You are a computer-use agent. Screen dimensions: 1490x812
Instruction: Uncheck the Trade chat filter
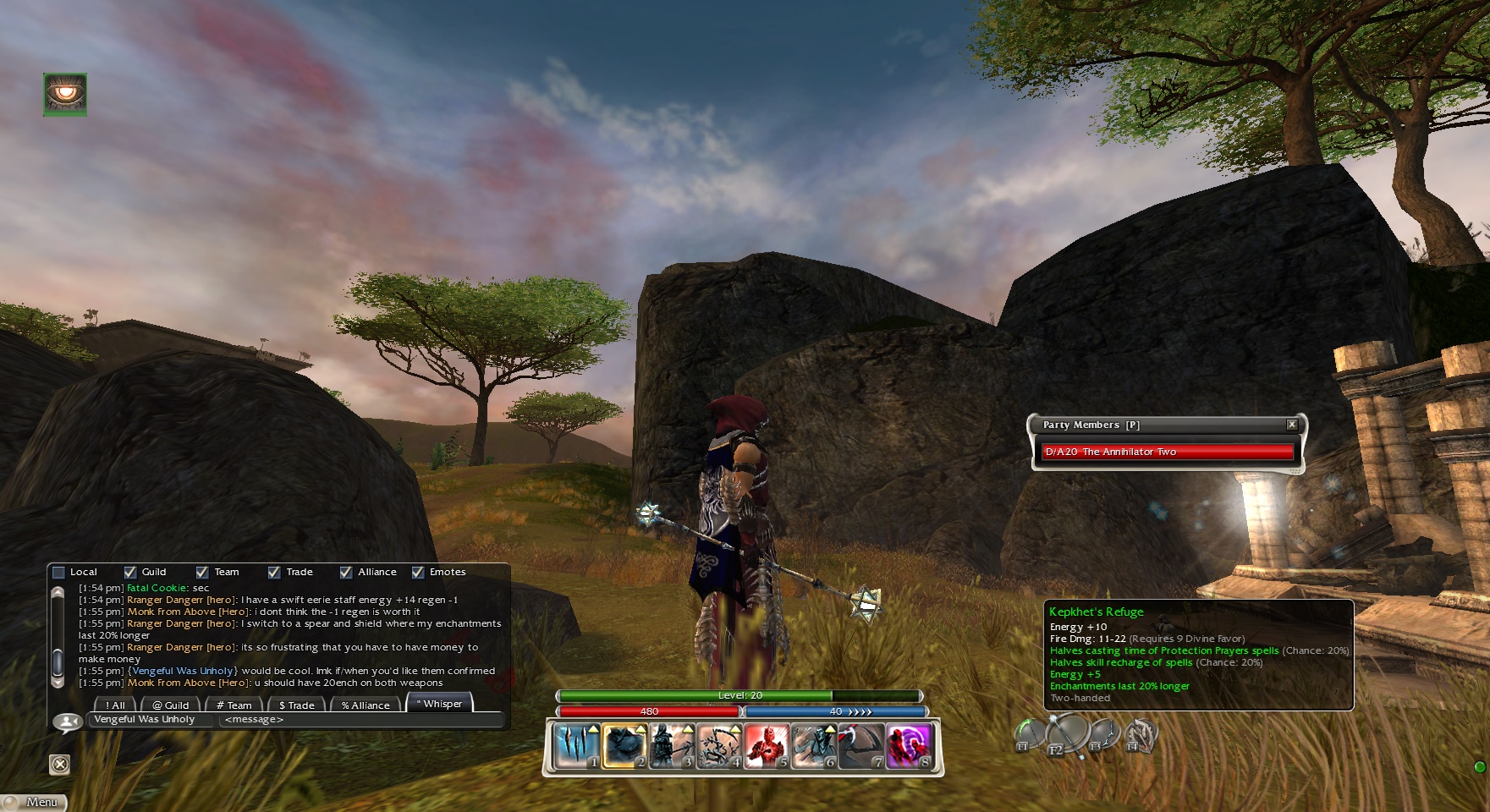[x=274, y=573]
